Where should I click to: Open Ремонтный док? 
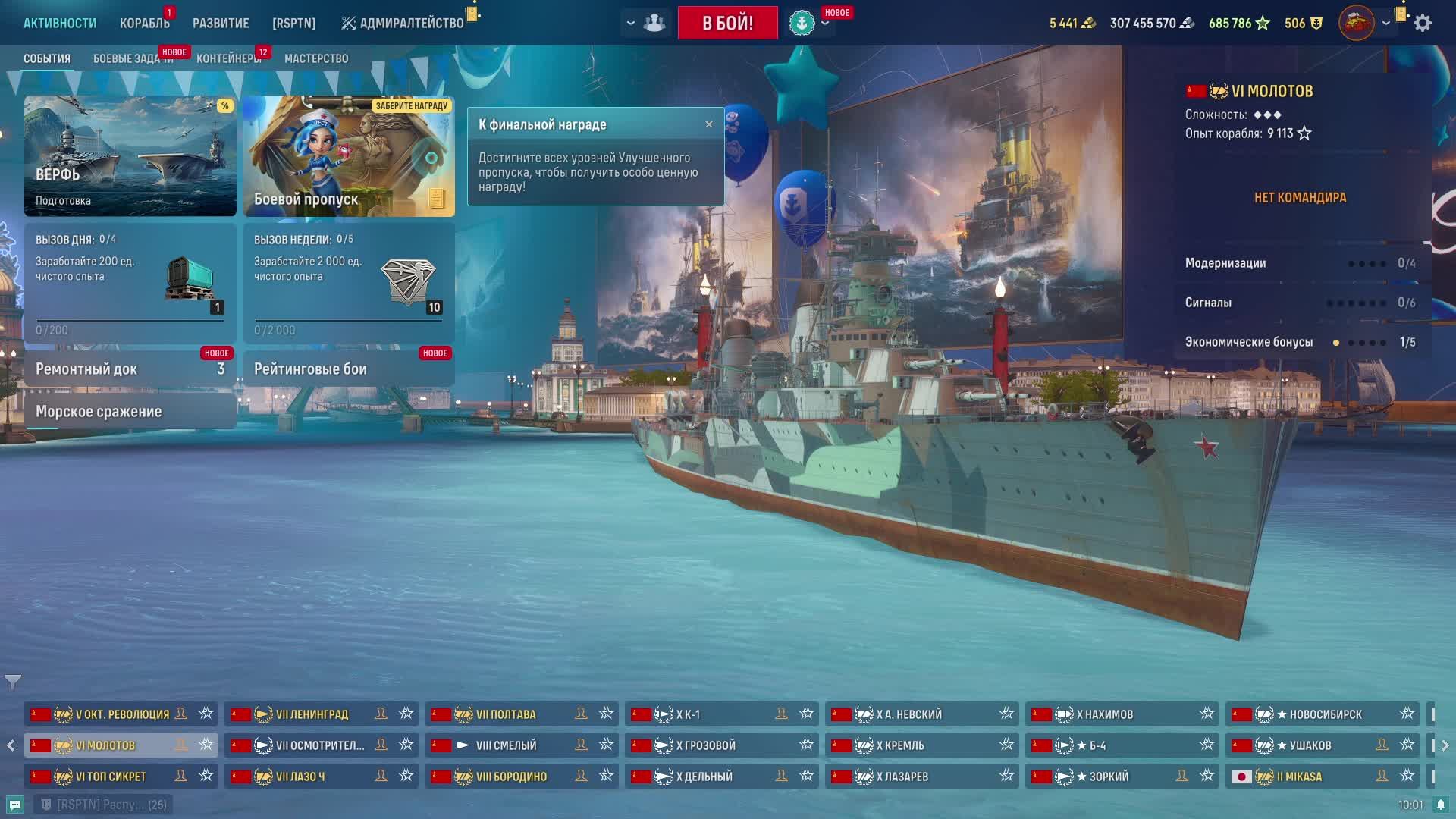[x=130, y=369]
